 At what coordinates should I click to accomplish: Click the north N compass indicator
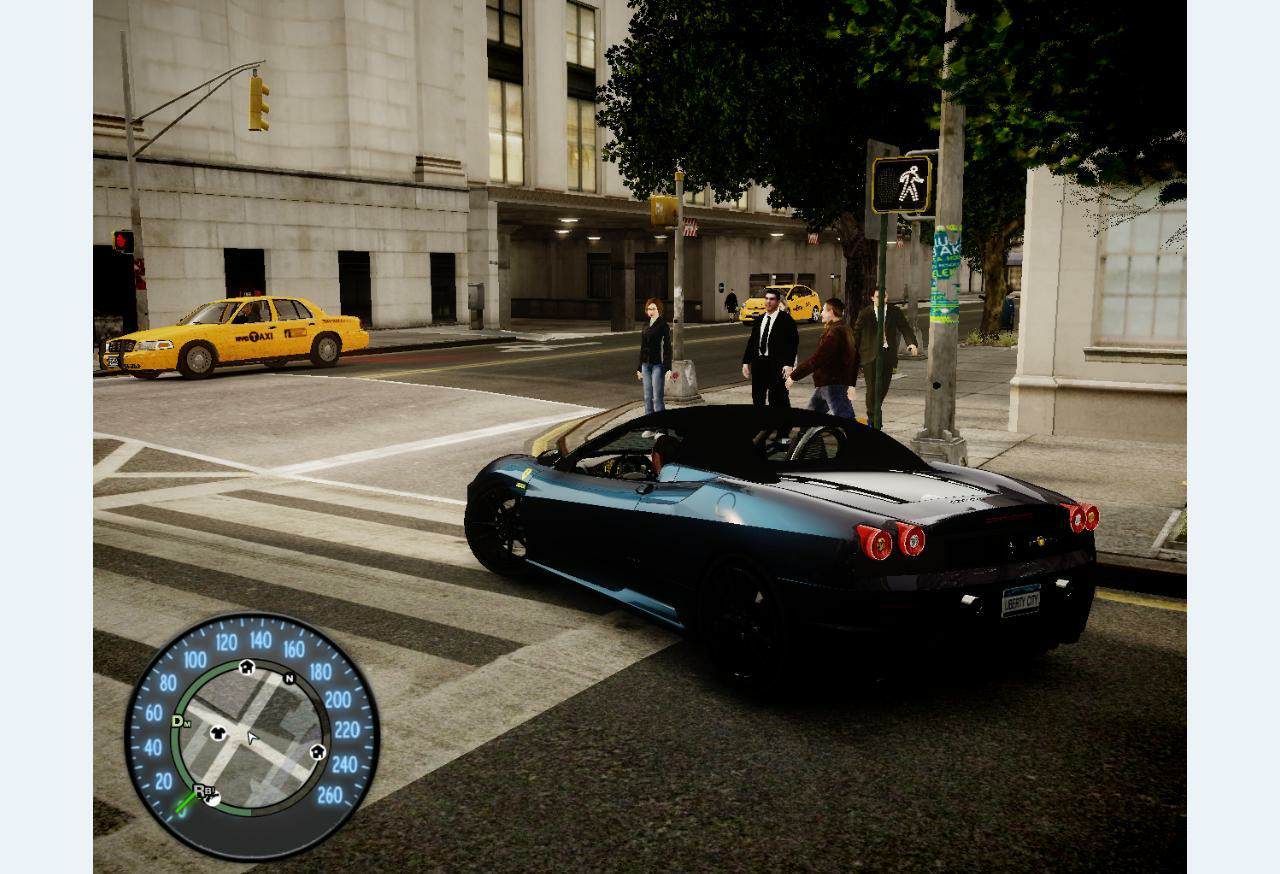[289, 679]
